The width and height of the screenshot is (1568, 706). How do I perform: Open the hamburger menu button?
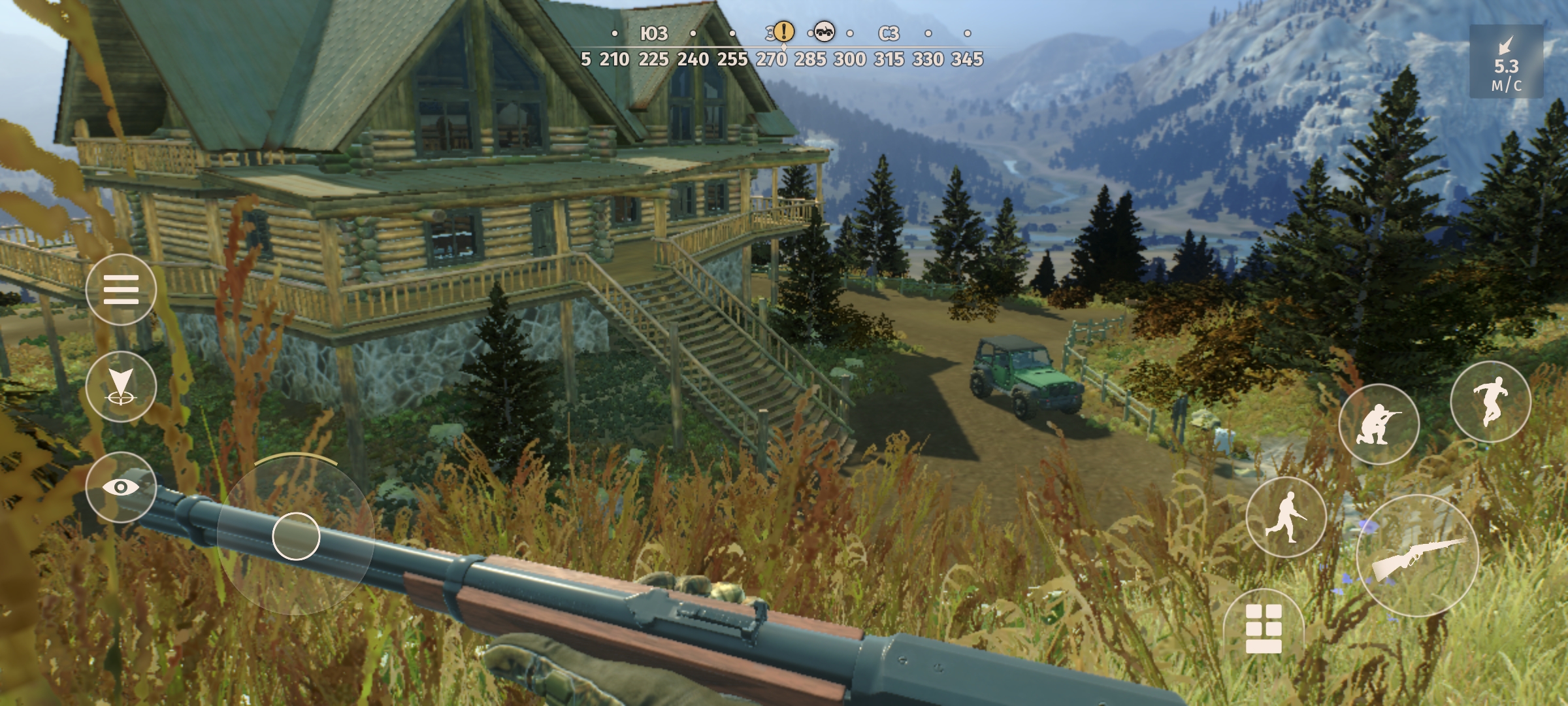[x=121, y=290]
